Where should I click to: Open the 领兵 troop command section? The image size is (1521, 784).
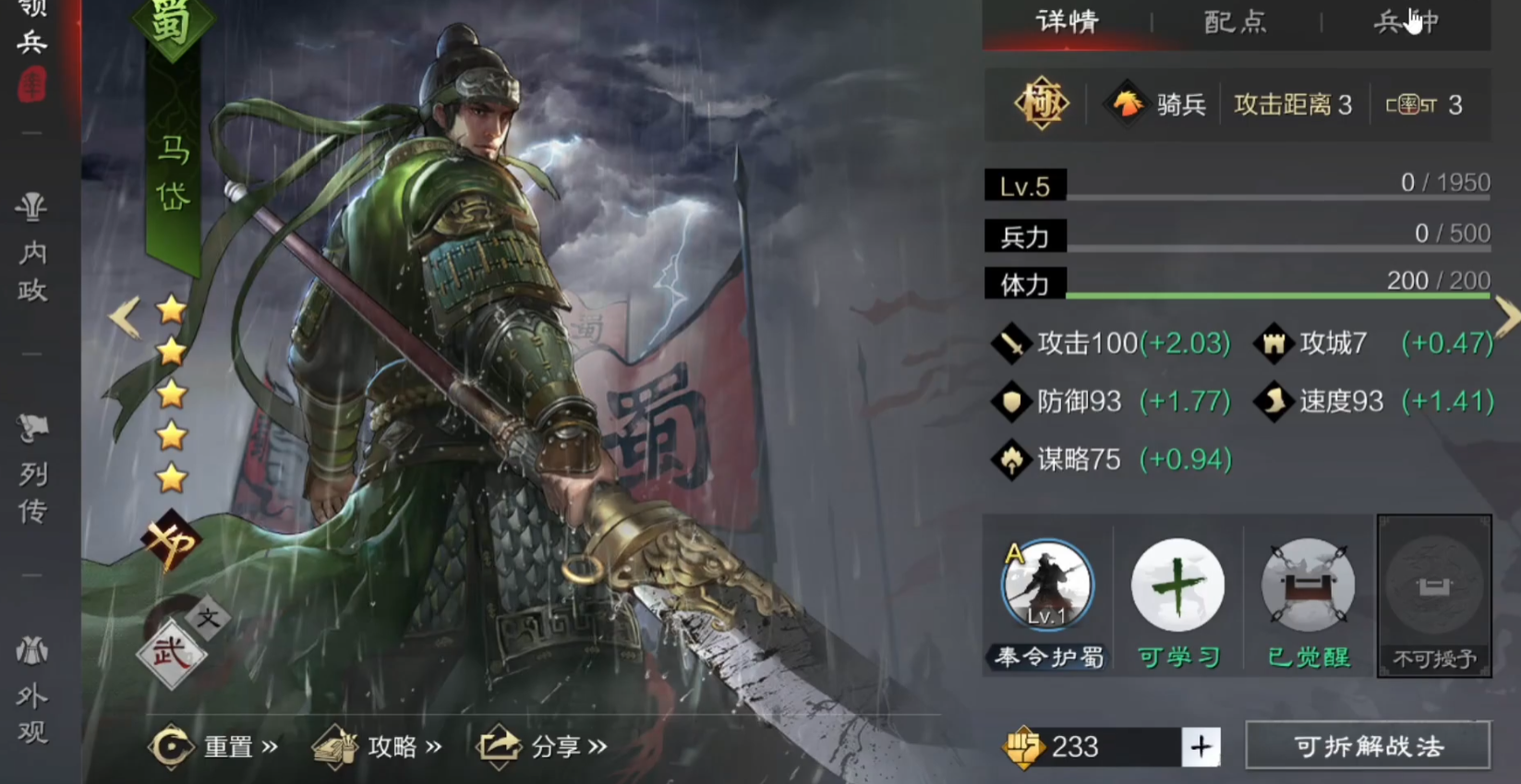[x=32, y=42]
